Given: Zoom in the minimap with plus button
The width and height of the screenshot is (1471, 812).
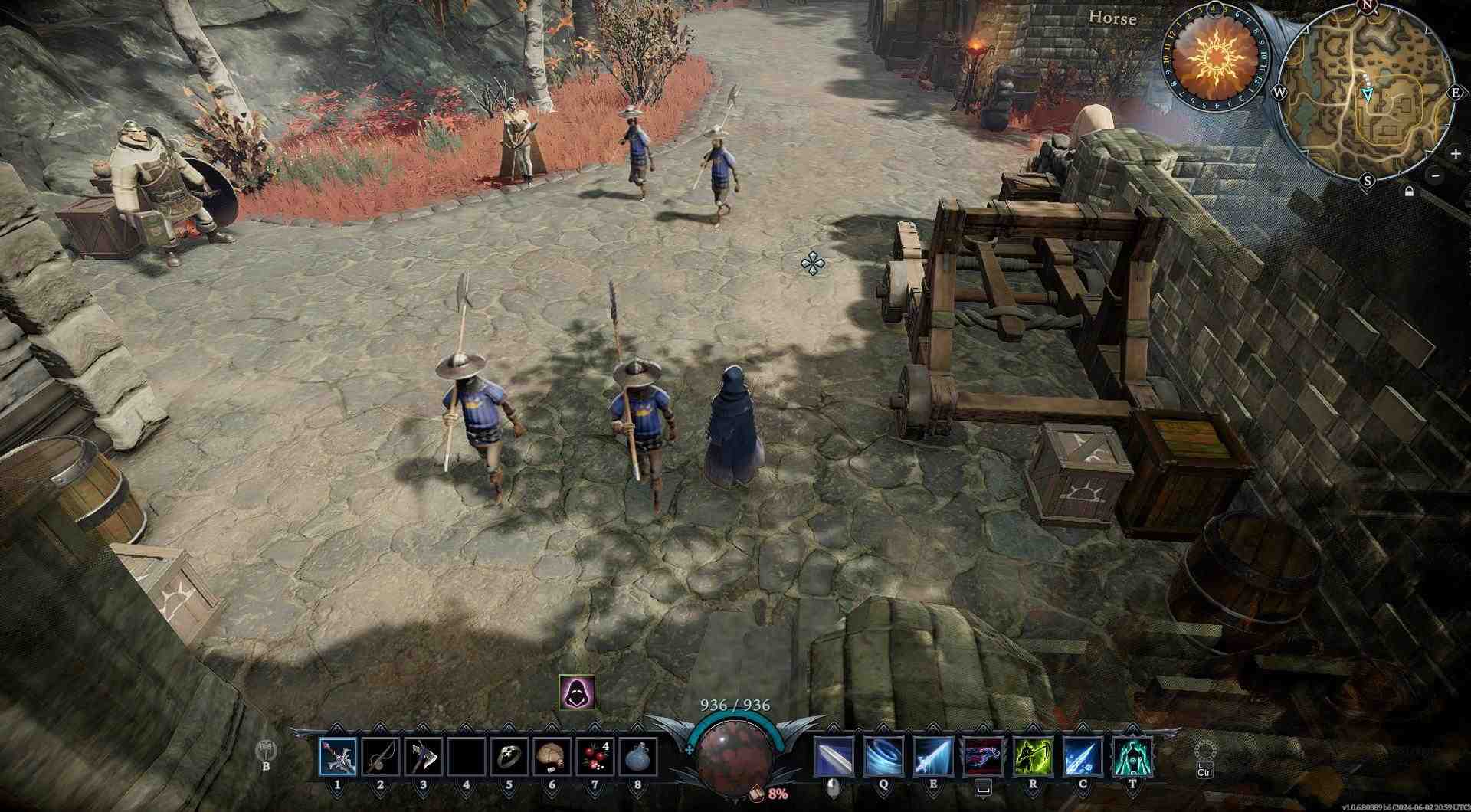Looking at the screenshot, I should coord(1455,153).
